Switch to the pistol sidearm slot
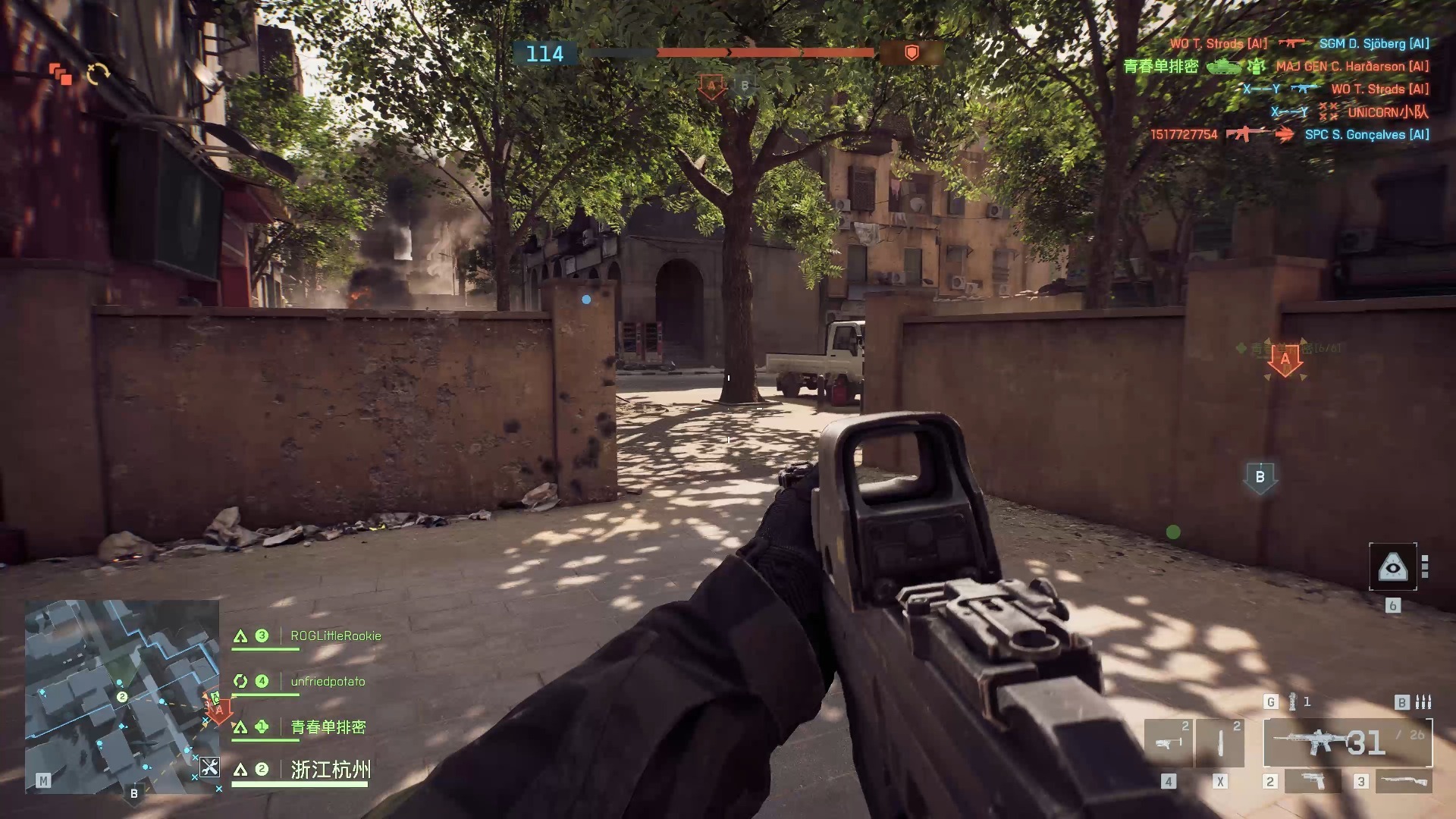The image size is (1456, 819). [x=1312, y=780]
